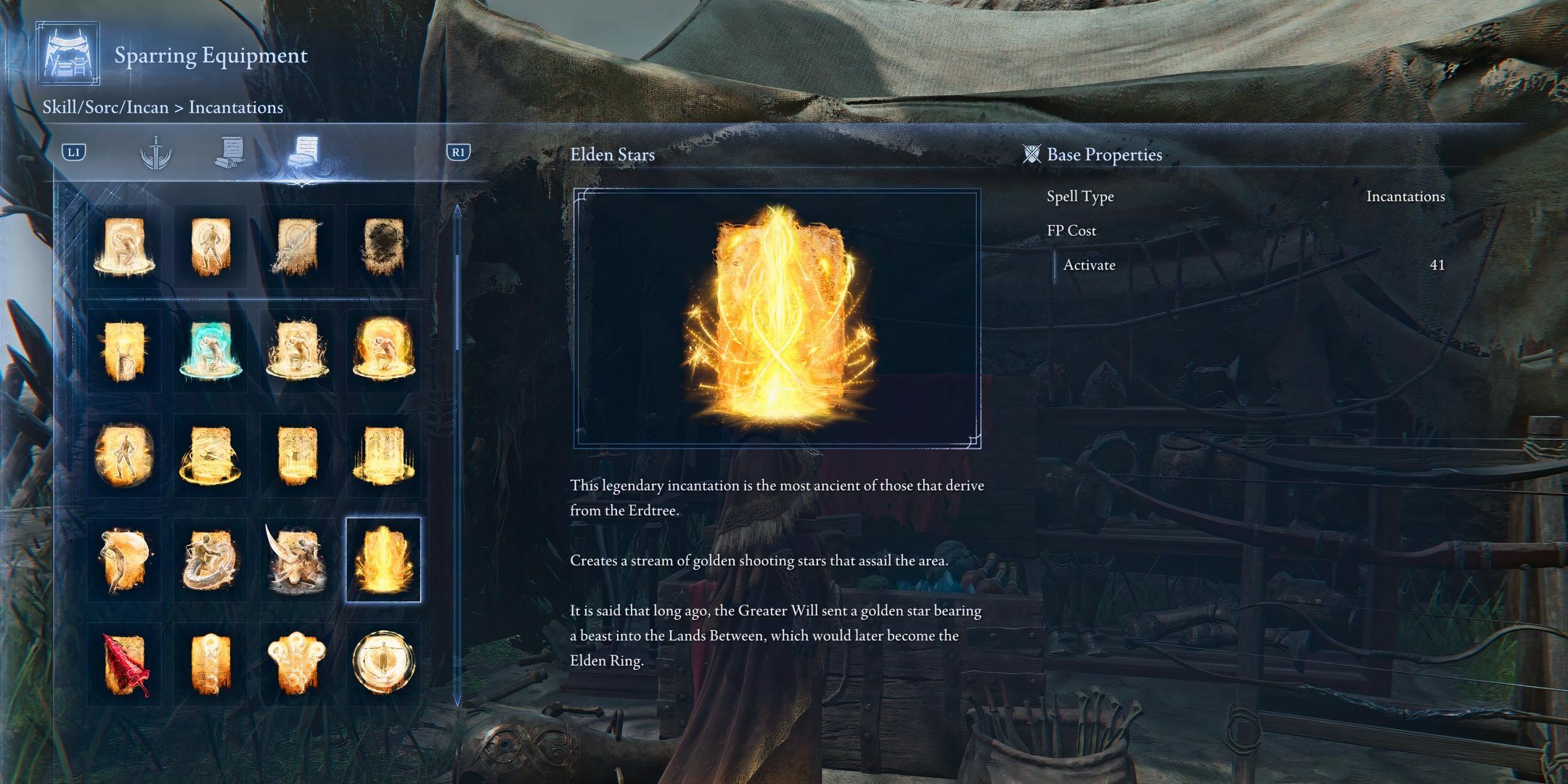Screen dimensions: 1568x784
Task: Choose the teal-glowing kneeling figure incantation
Action: click(211, 351)
